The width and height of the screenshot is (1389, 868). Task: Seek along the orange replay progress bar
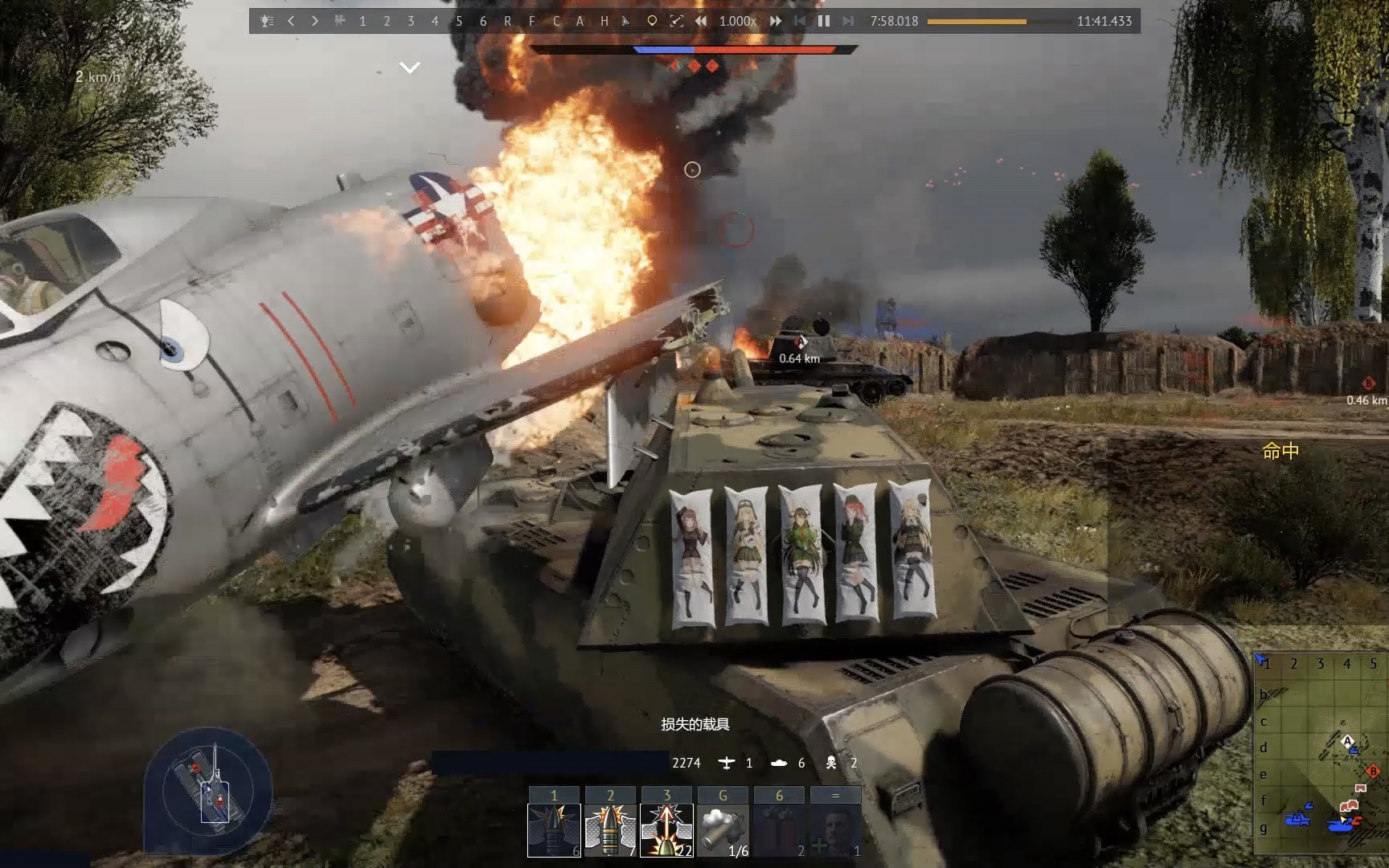[x=977, y=22]
